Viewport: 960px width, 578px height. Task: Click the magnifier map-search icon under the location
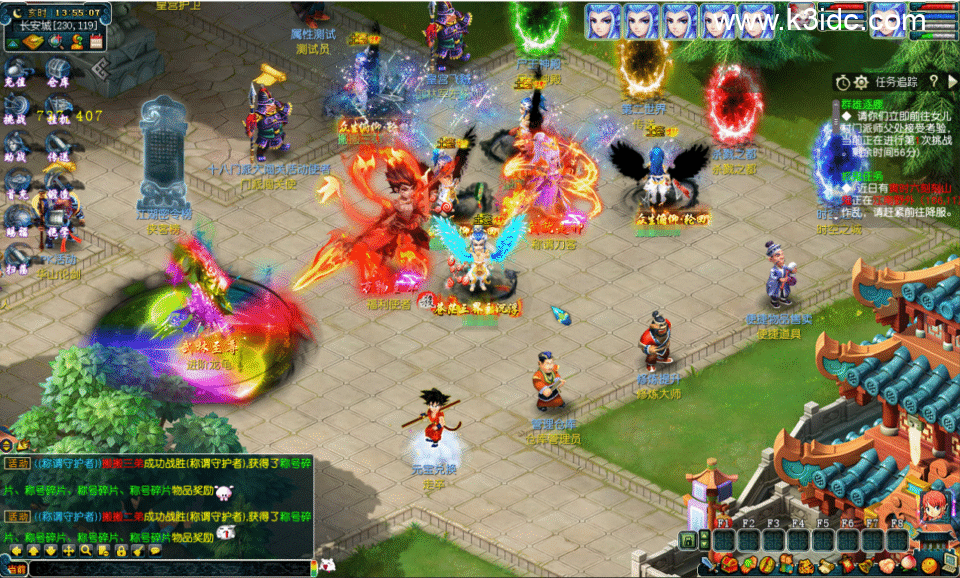[56, 41]
